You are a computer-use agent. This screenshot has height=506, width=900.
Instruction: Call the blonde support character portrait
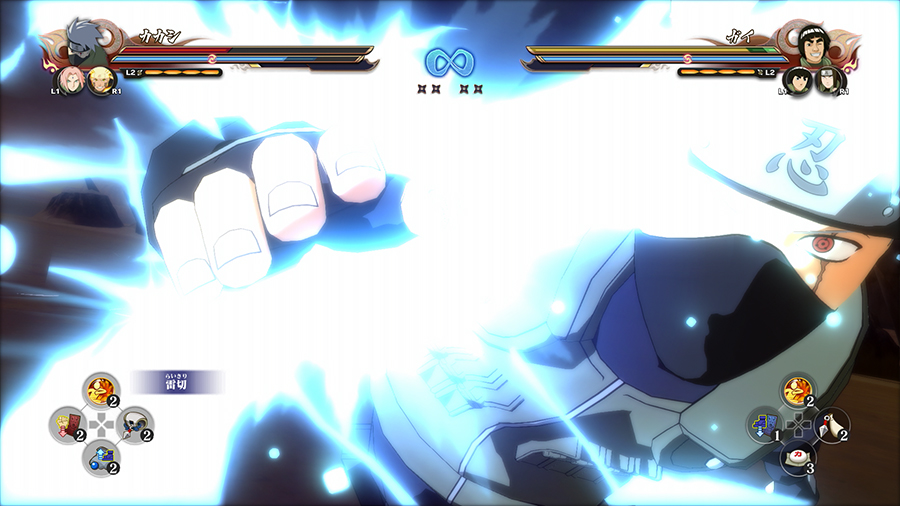point(100,79)
